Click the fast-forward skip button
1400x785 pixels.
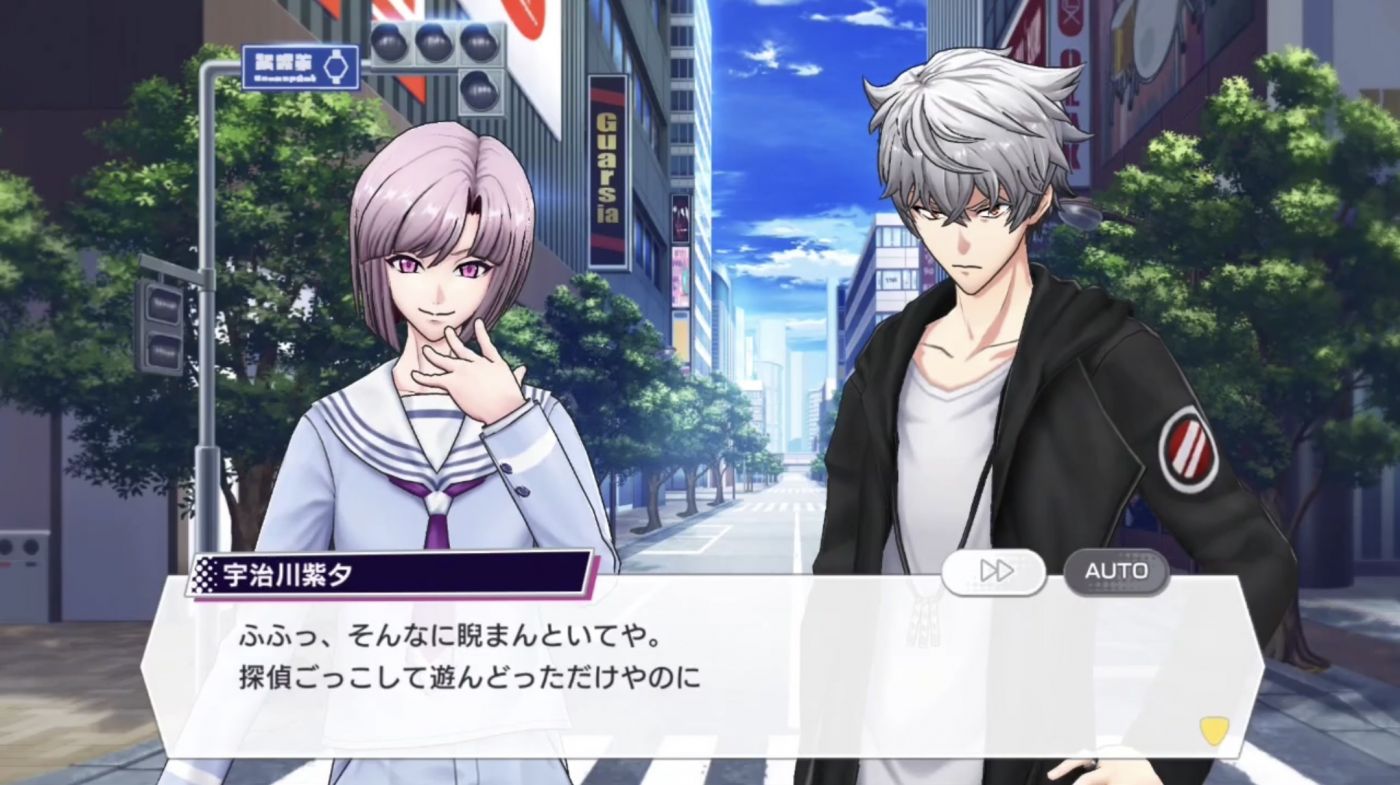994,571
